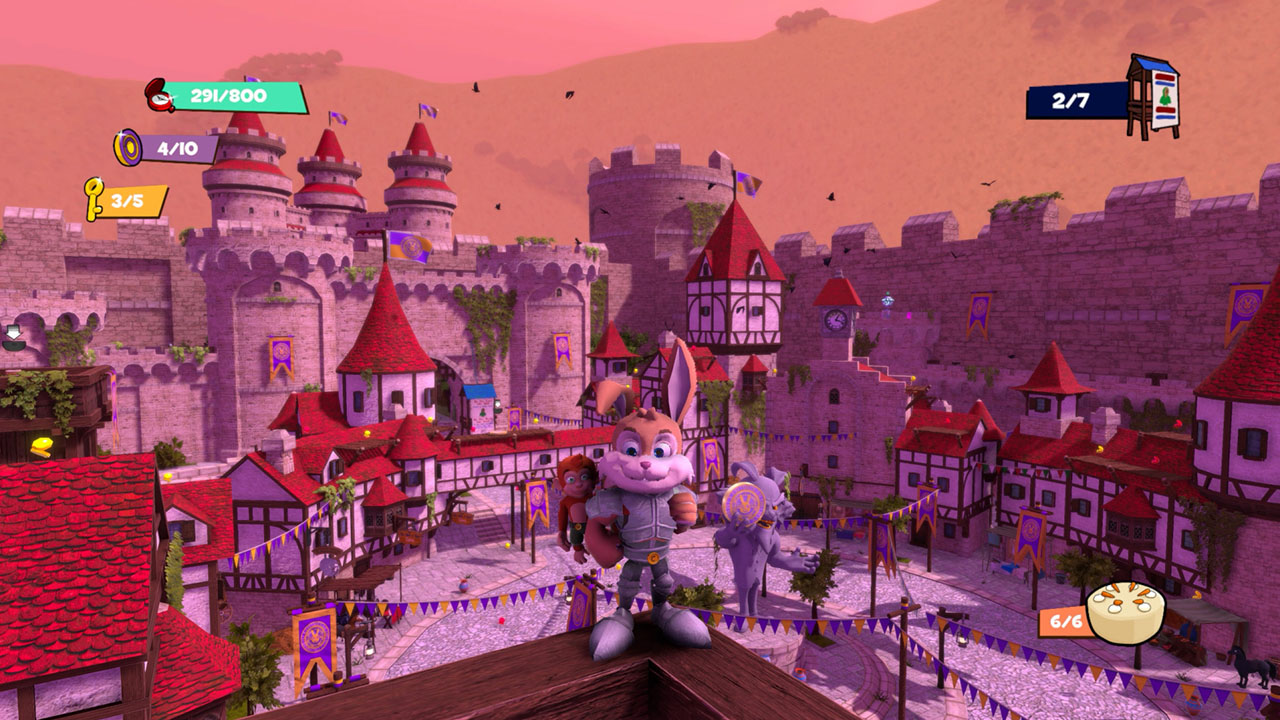Click the white down-arrow marker on the wall
This screenshot has width=1280, height=720.
pos(13,332)
